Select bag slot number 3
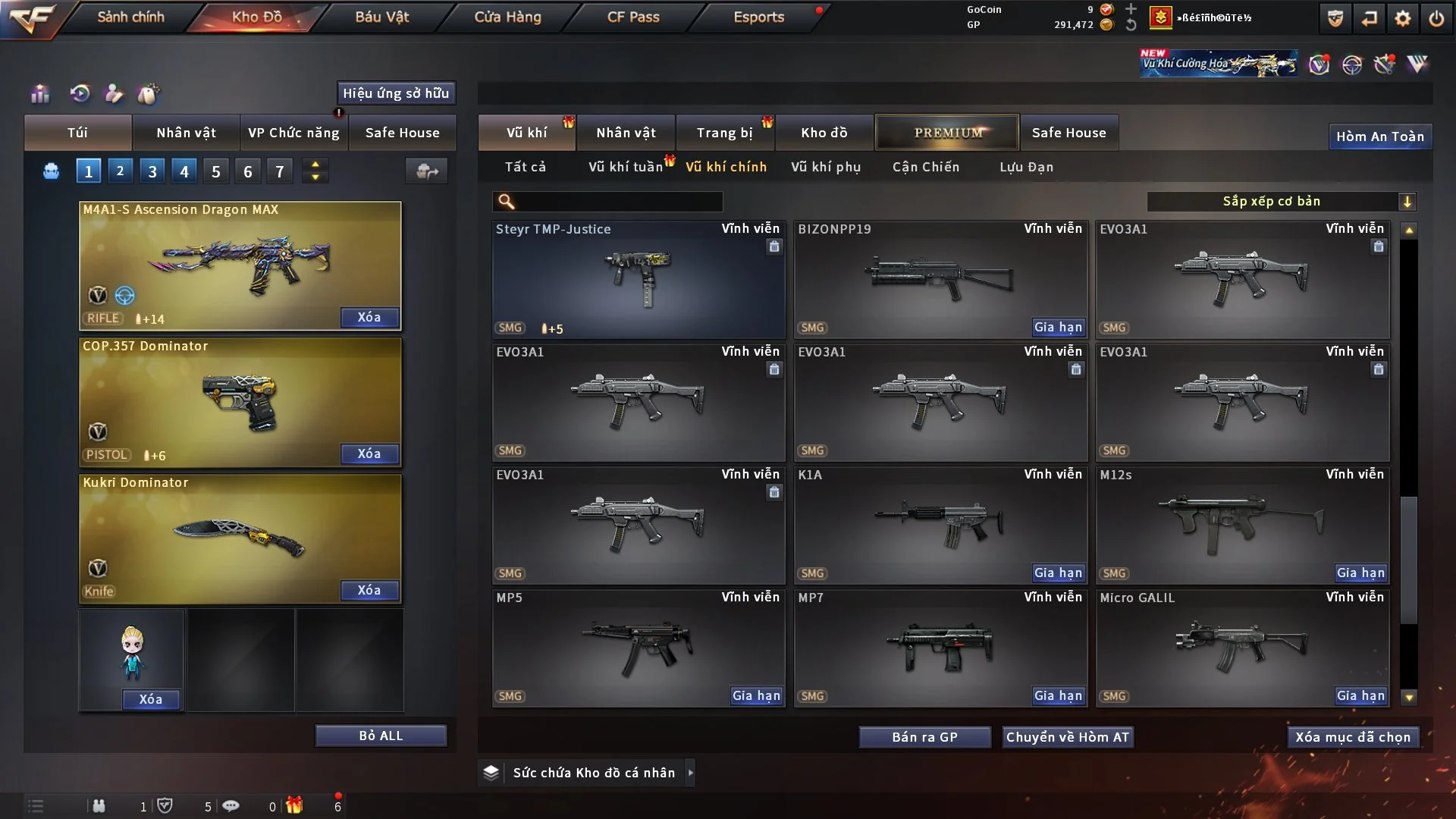Viewport: 1456px width, 819px height. coord(152,171)
